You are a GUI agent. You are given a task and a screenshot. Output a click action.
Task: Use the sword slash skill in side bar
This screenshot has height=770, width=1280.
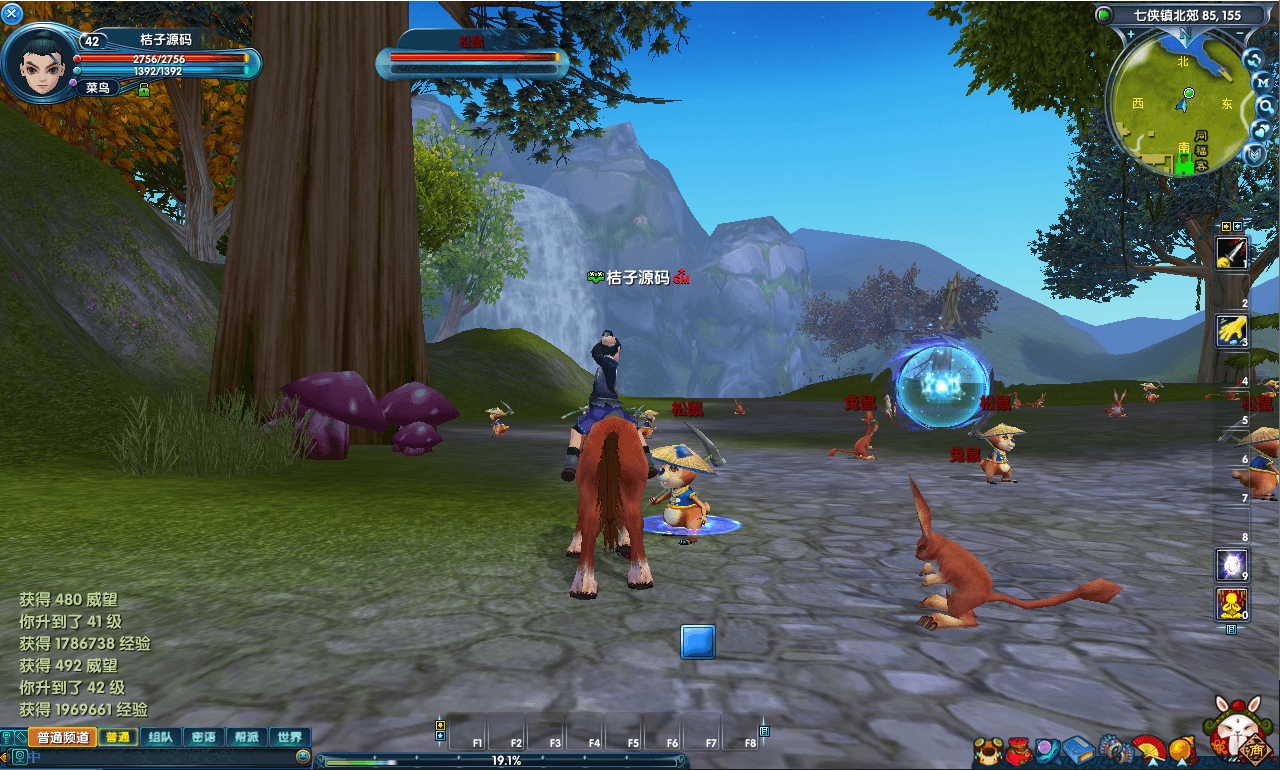pyautogui.click(x=1231, y=252)
